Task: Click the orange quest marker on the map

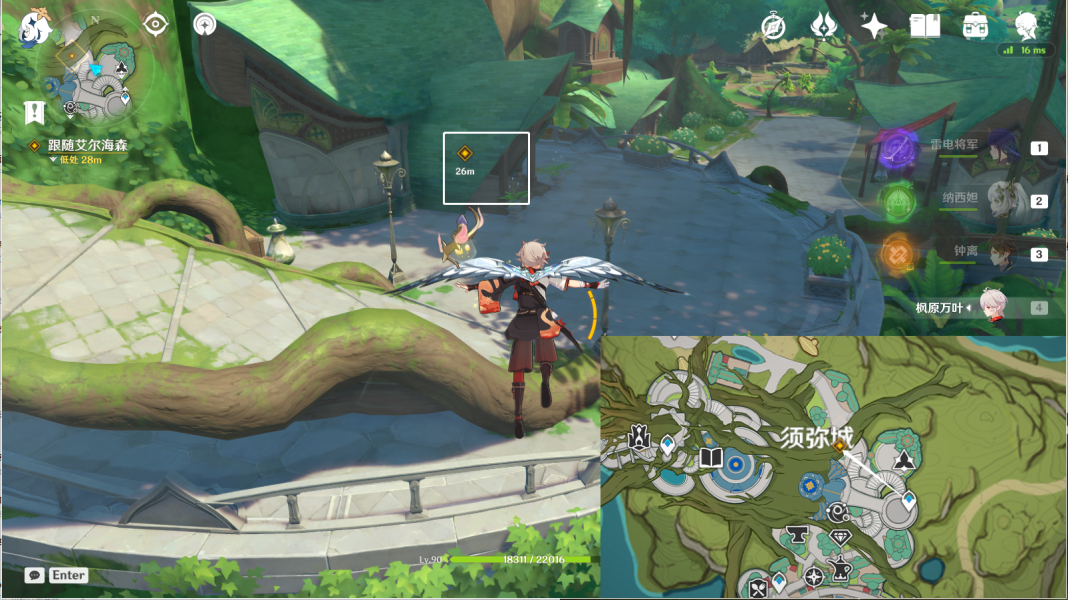Action: (x=839, y=447)
